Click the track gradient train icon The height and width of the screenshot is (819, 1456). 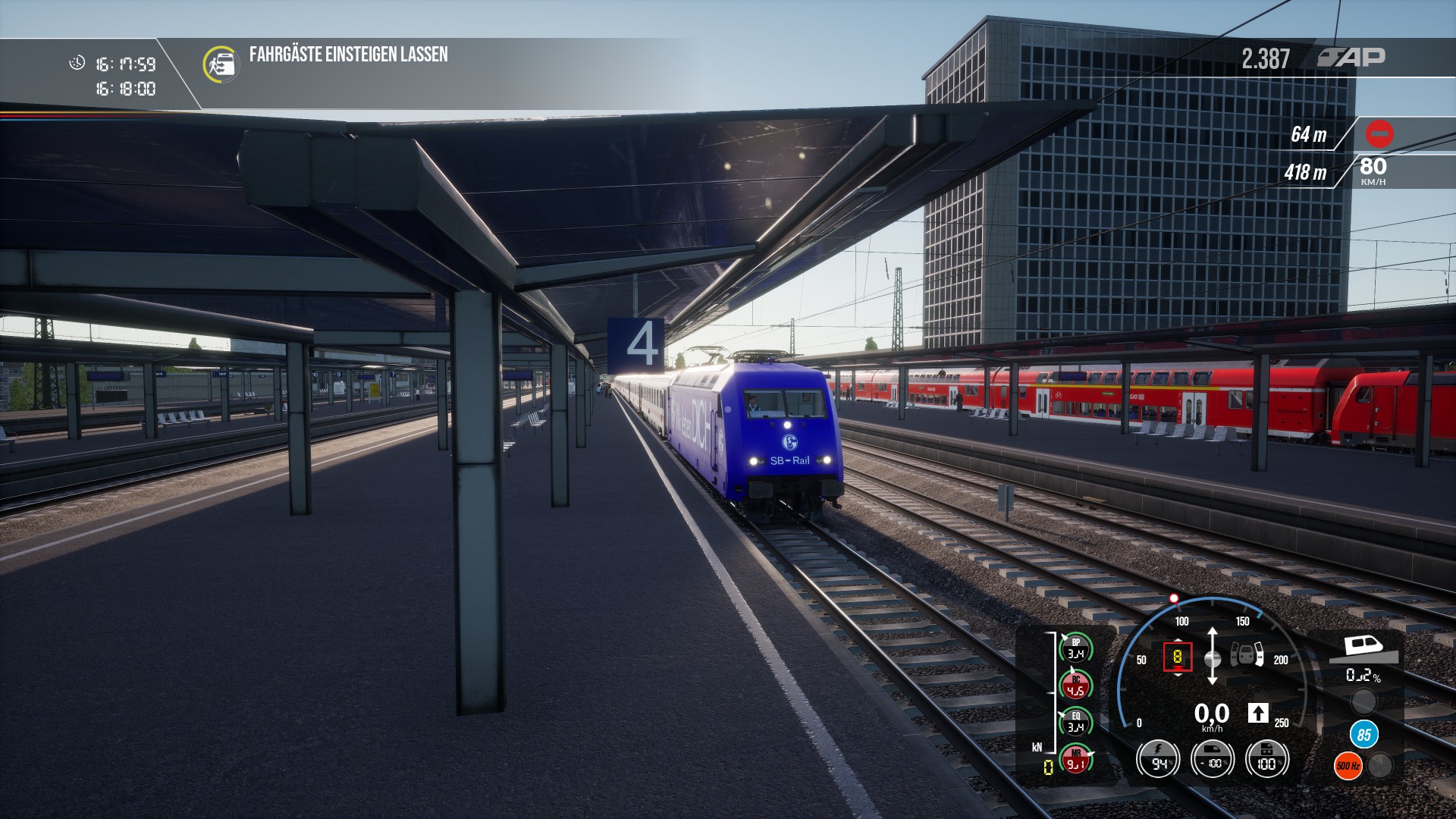[x=1363, y=649]
